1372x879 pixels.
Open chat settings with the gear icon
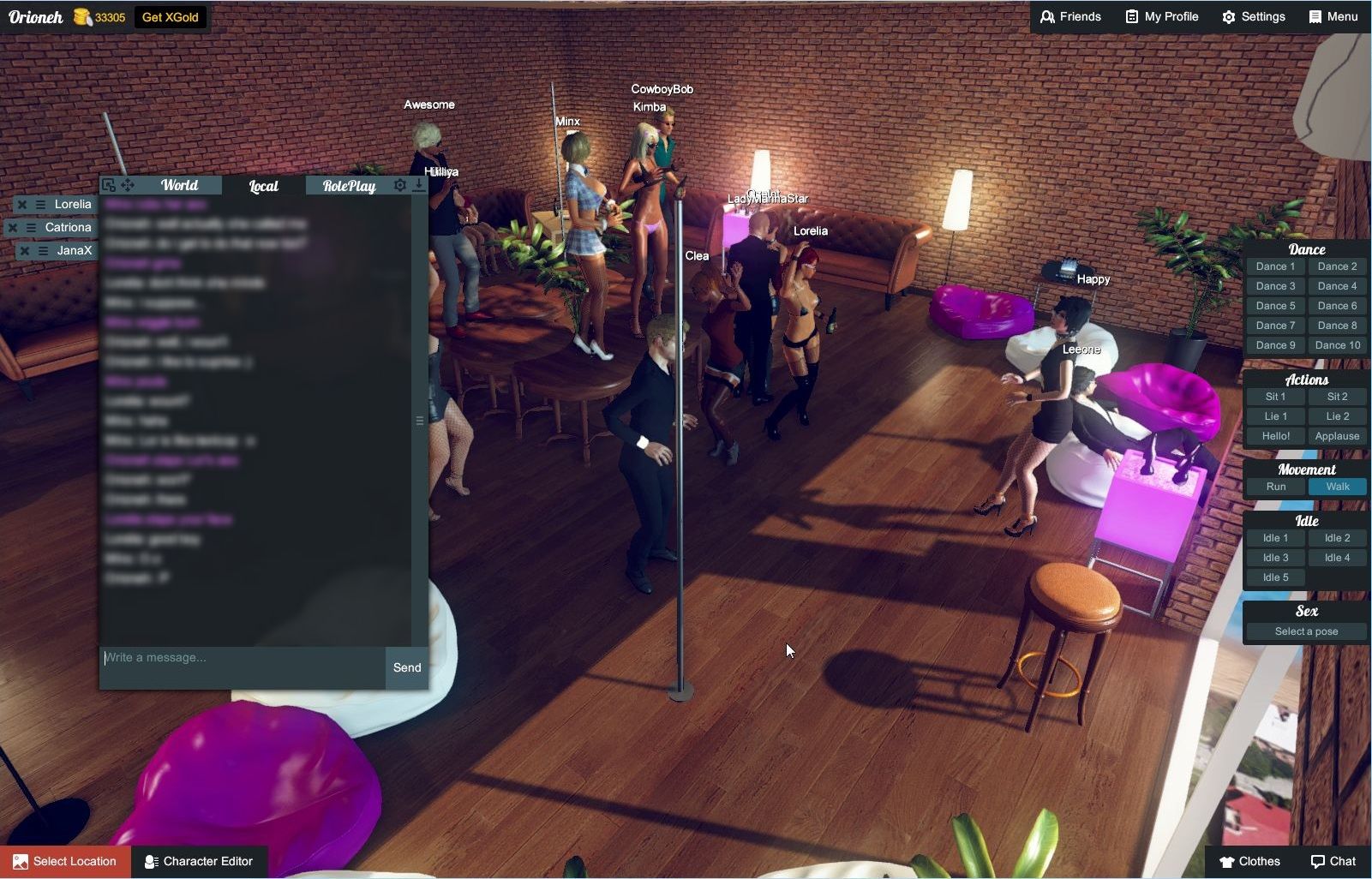click(399, 185)
